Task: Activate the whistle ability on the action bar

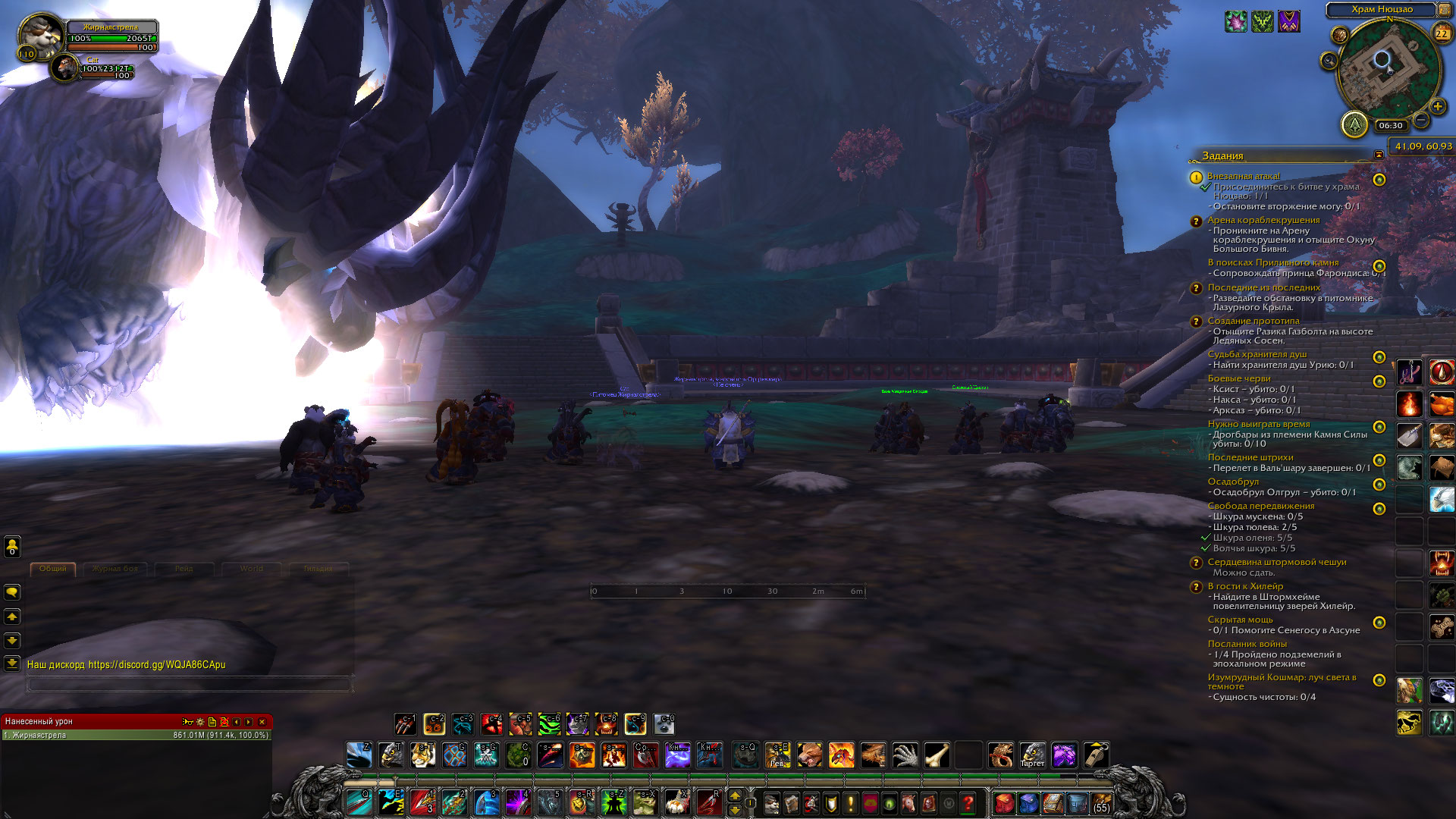Action: pyautogui.click(x=1095, y=755)
